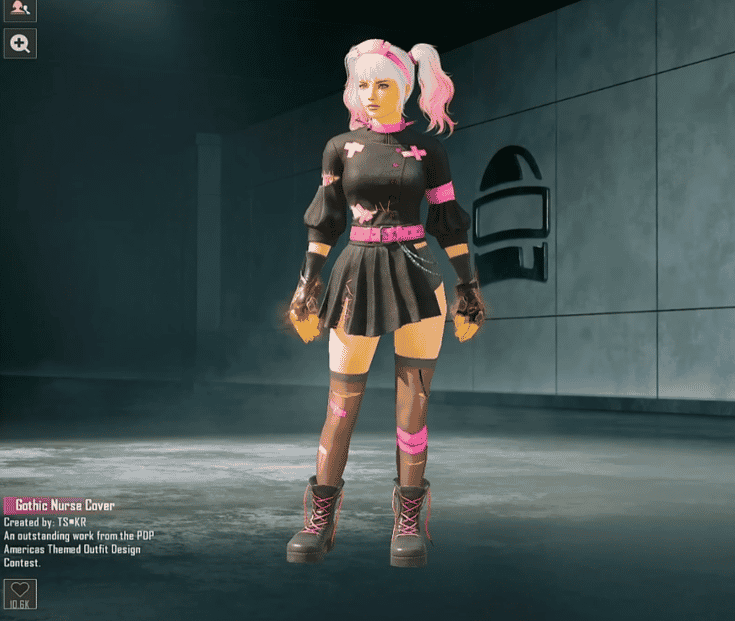This screenshot has height=621, width=735.
Task: Zoom in with the magnifier button
Action: click(20, 42)
